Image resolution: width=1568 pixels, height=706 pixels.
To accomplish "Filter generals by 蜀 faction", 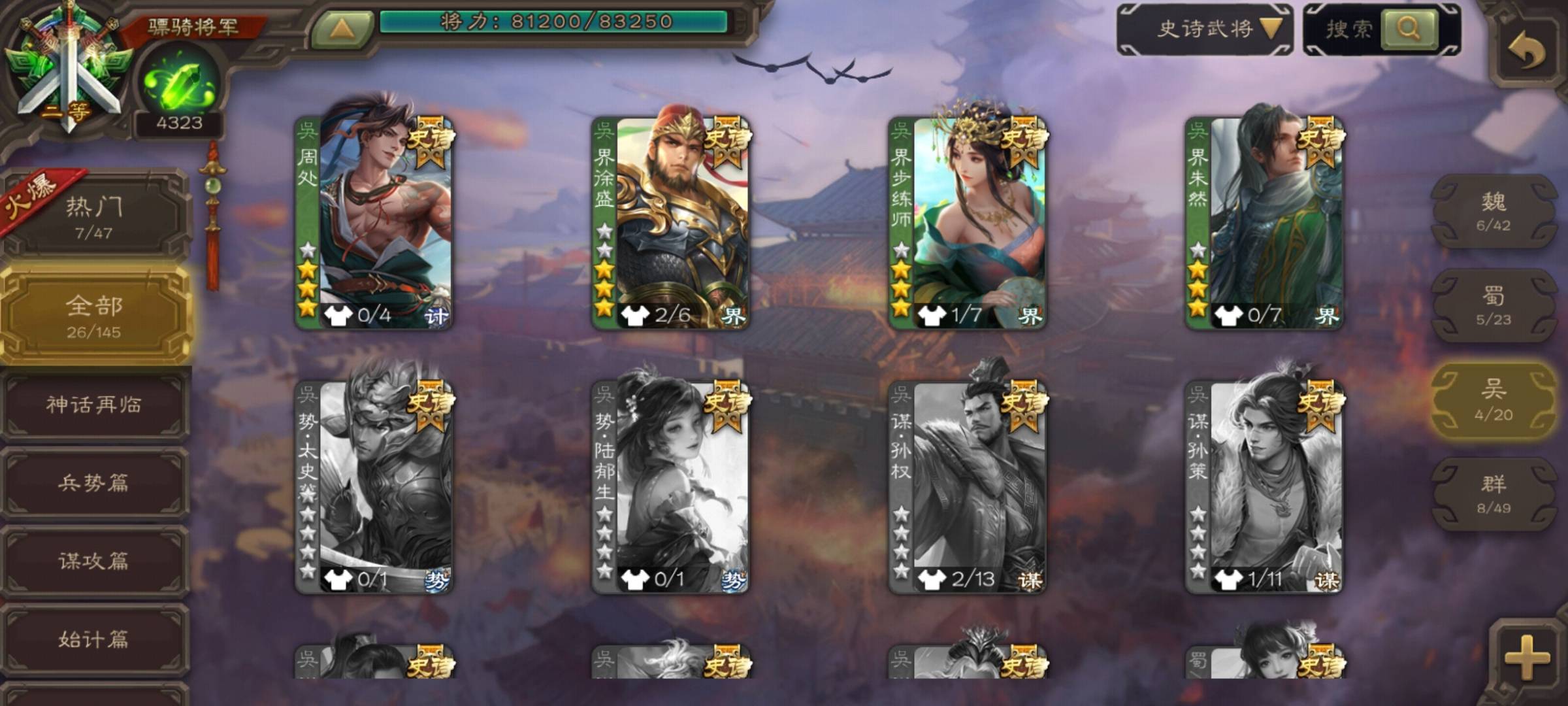I will (x=1494, y=306).
